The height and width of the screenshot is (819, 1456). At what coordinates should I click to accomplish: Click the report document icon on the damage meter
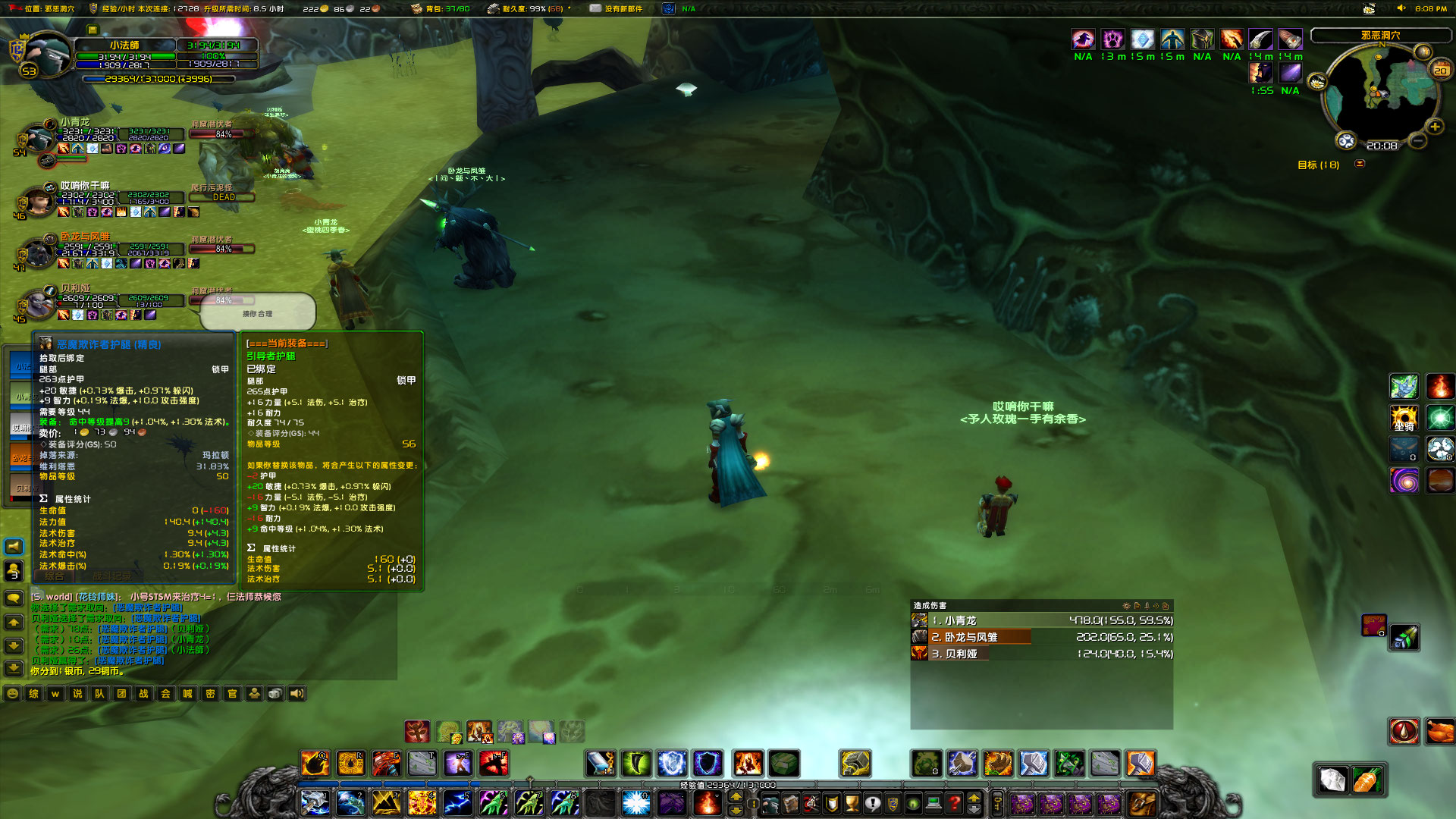click(1138, 607)
